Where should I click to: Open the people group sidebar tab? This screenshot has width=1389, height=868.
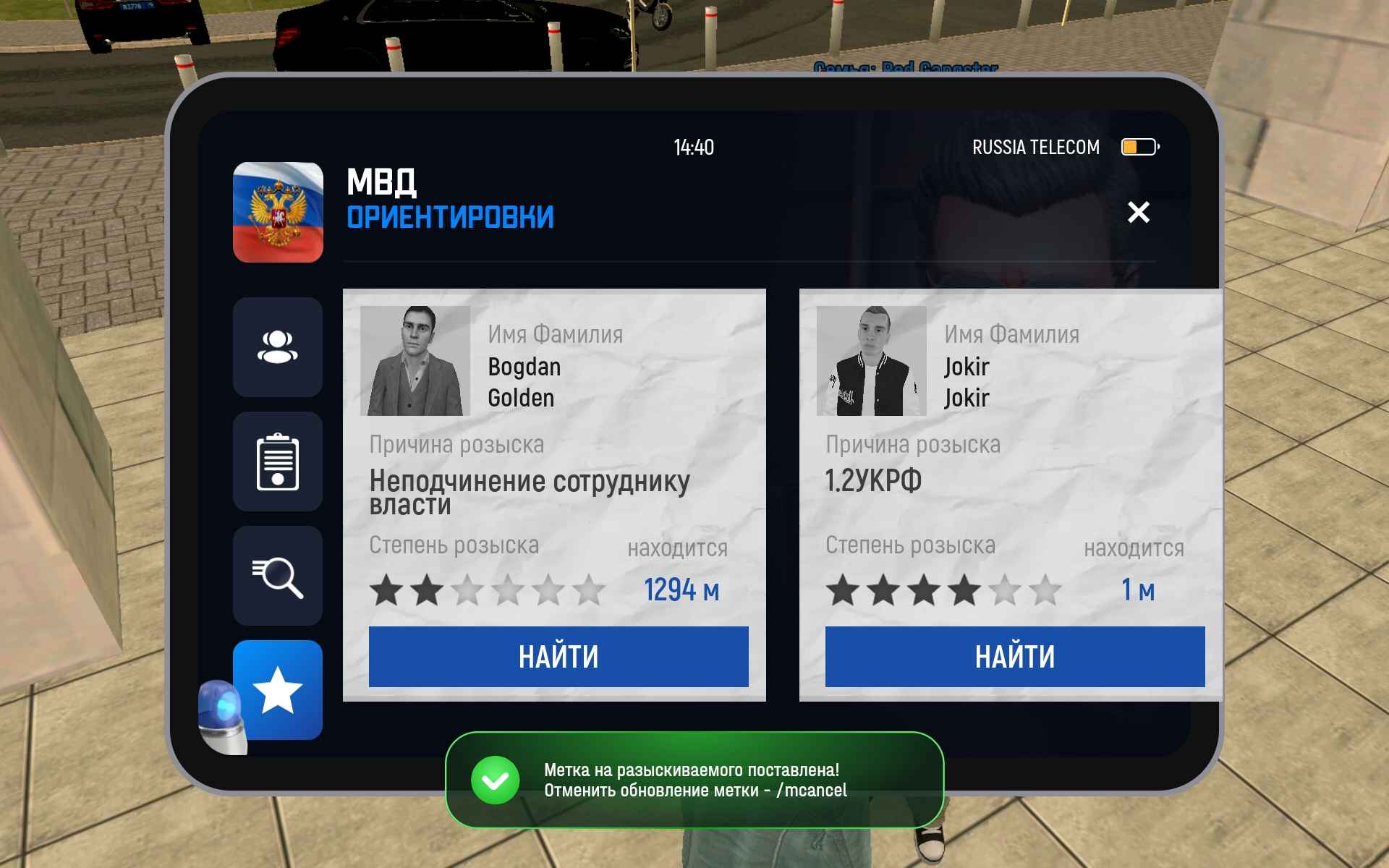(278, 347)
